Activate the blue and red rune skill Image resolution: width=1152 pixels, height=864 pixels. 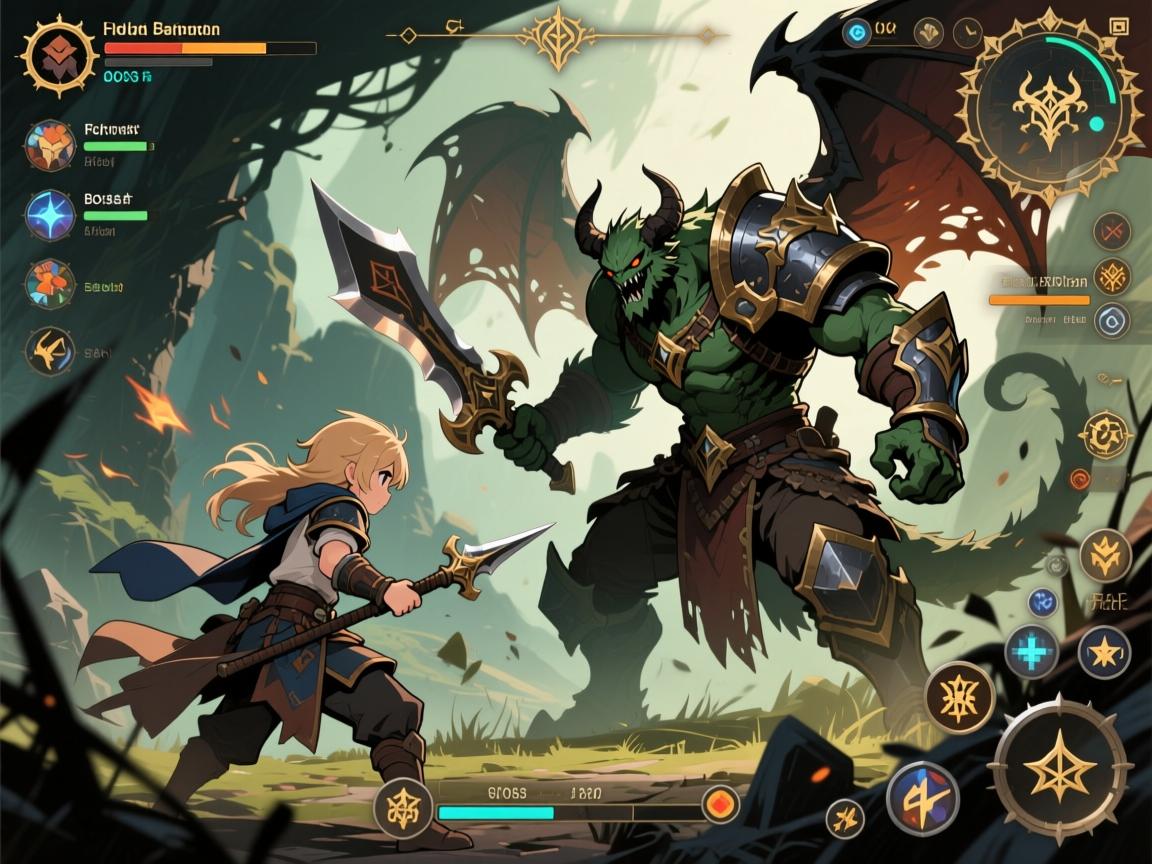coord(922,798)
